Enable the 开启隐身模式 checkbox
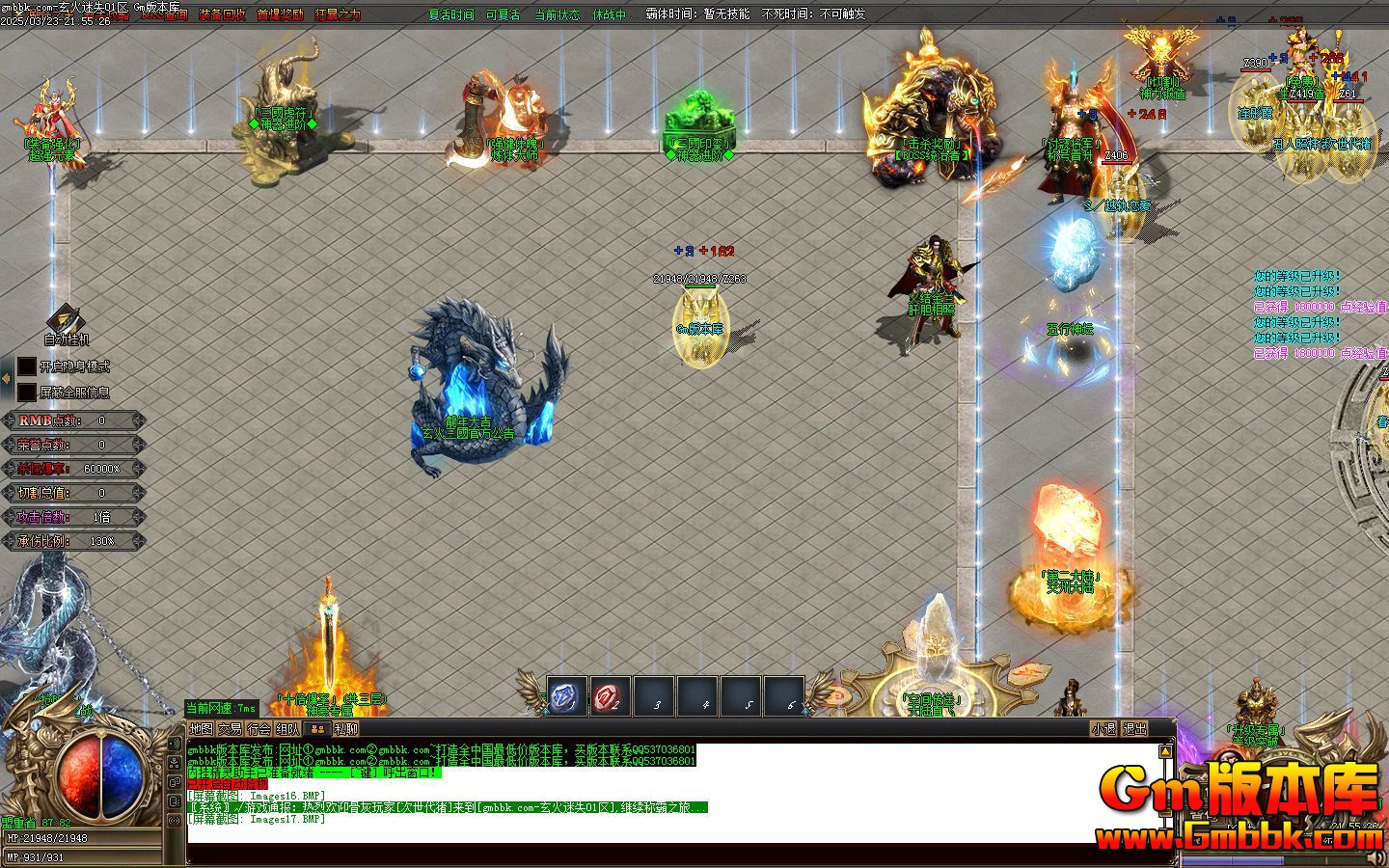The height and width of the screenshot is (868, 1389). 26,366
